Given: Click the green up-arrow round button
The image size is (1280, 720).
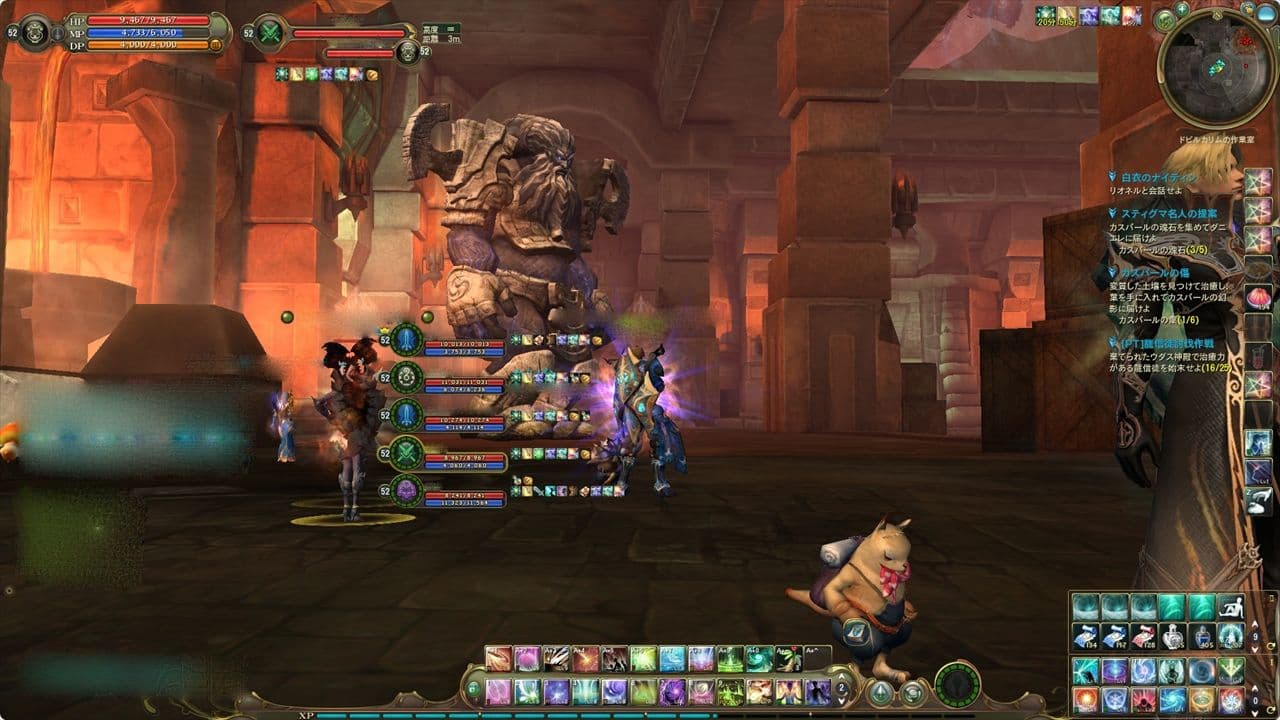Looking at the screenshot, I should (x=880, y=692).
